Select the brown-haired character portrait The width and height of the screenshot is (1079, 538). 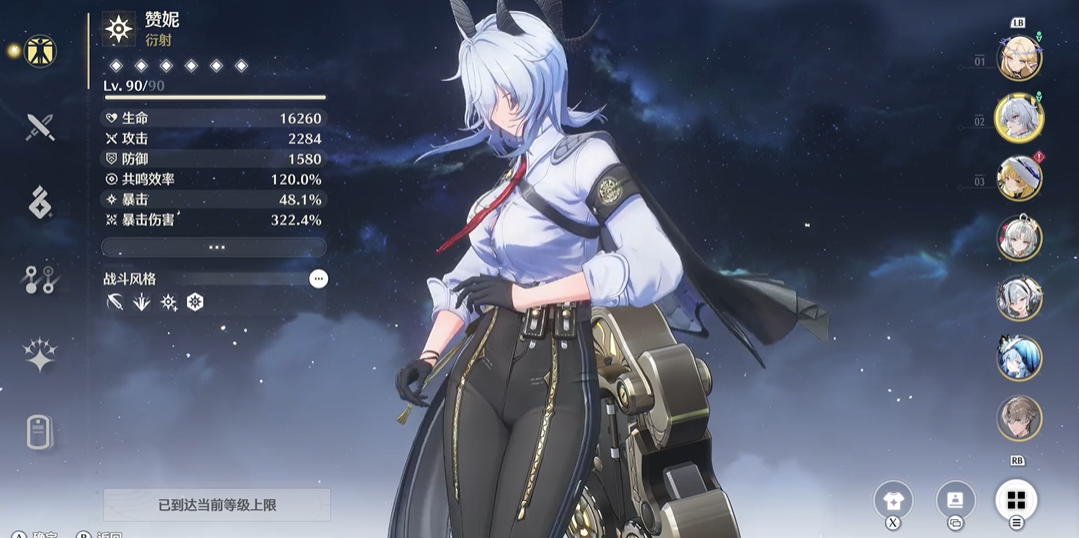coord(1019,418)
